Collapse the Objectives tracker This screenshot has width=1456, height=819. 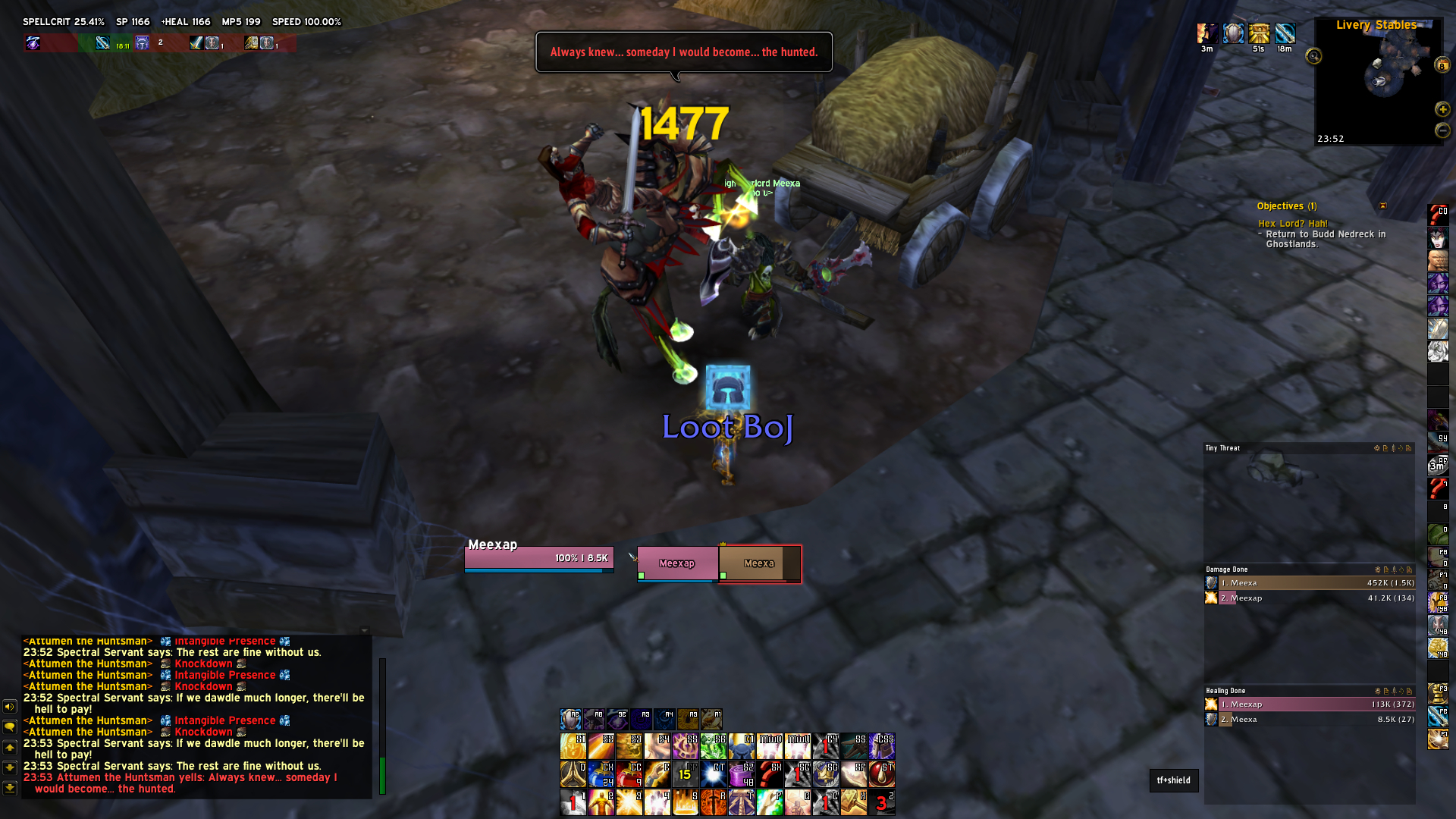point(1382,206)
